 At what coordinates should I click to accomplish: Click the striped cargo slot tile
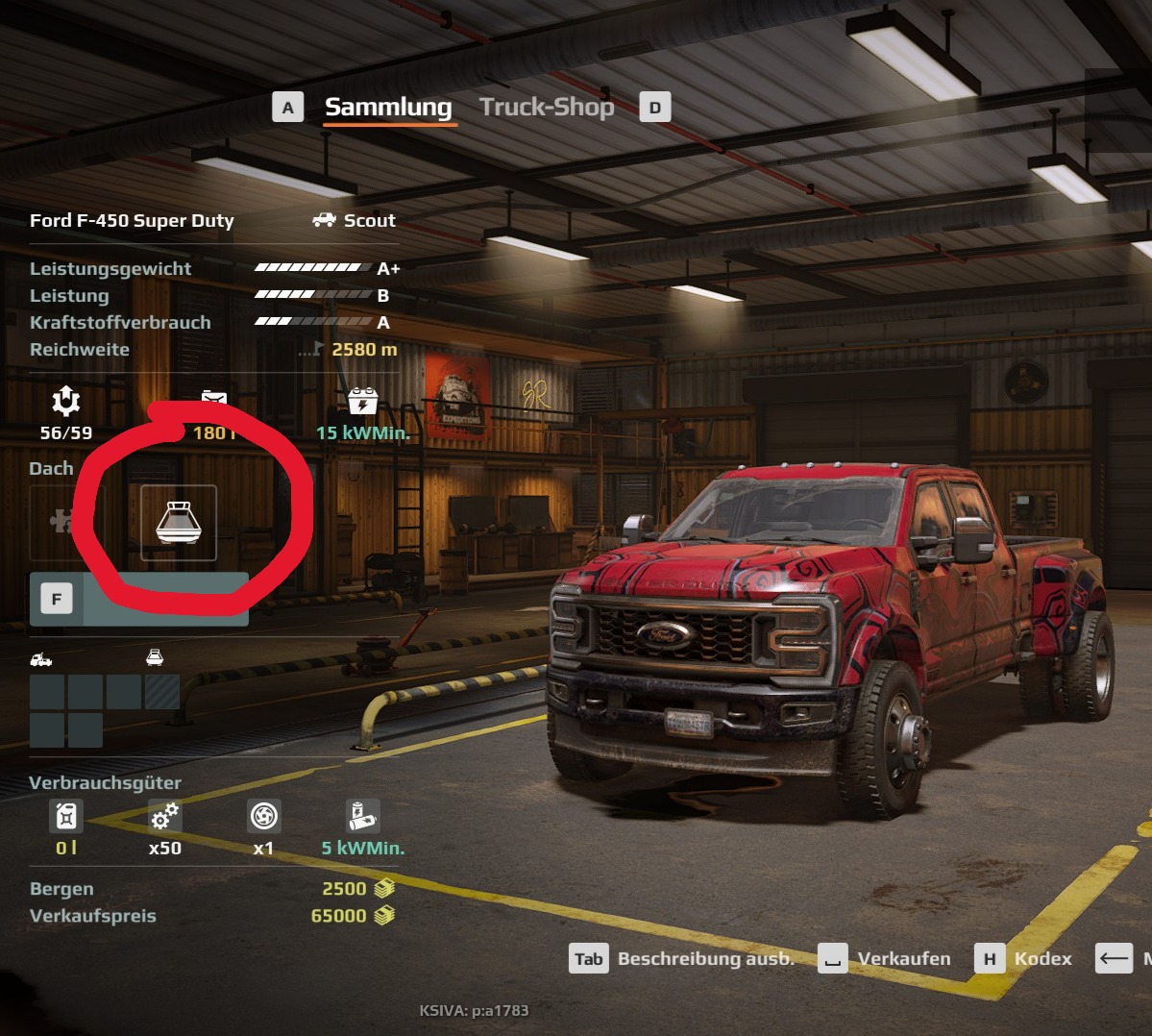[161, 692]
